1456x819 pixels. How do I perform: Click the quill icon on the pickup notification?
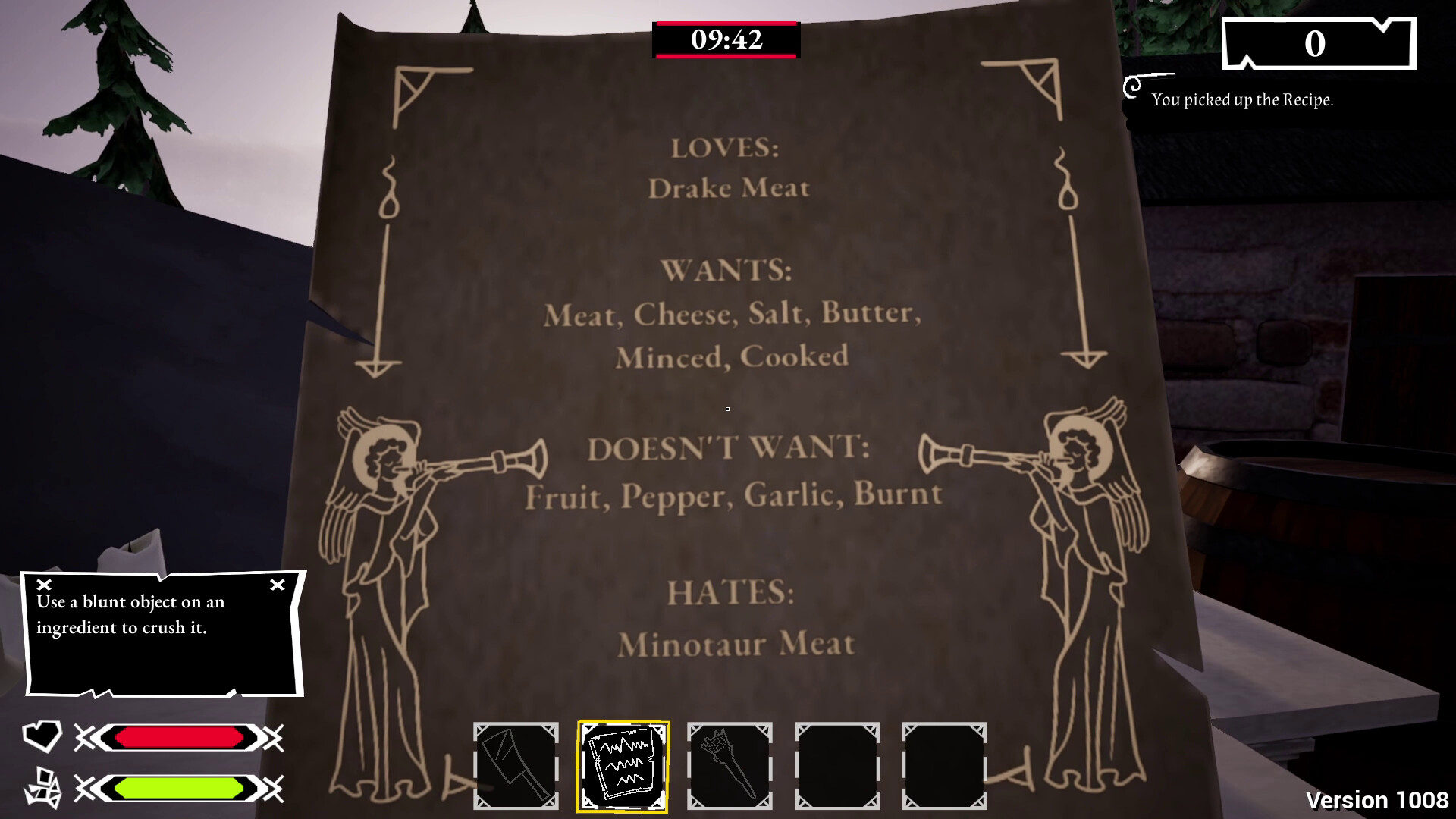[x=1133, y=88]
